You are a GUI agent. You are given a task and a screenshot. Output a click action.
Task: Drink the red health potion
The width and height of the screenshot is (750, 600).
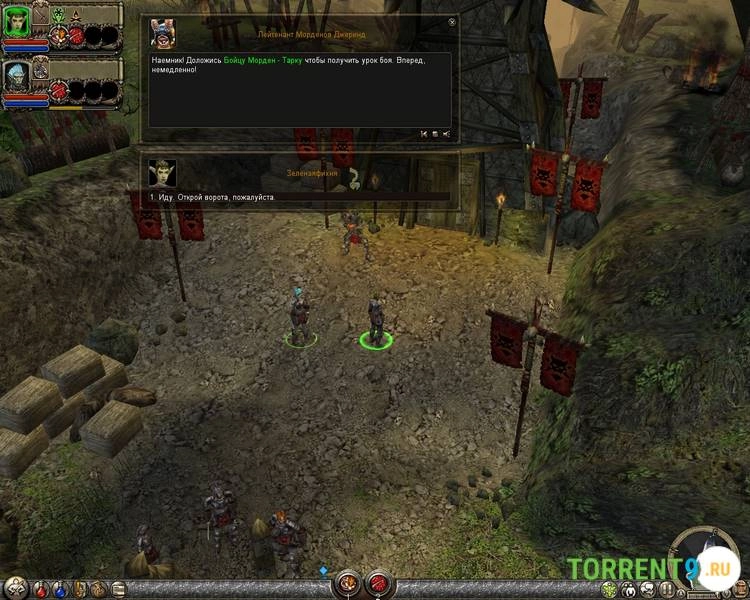pyautogui.click(x=40, y=589)
